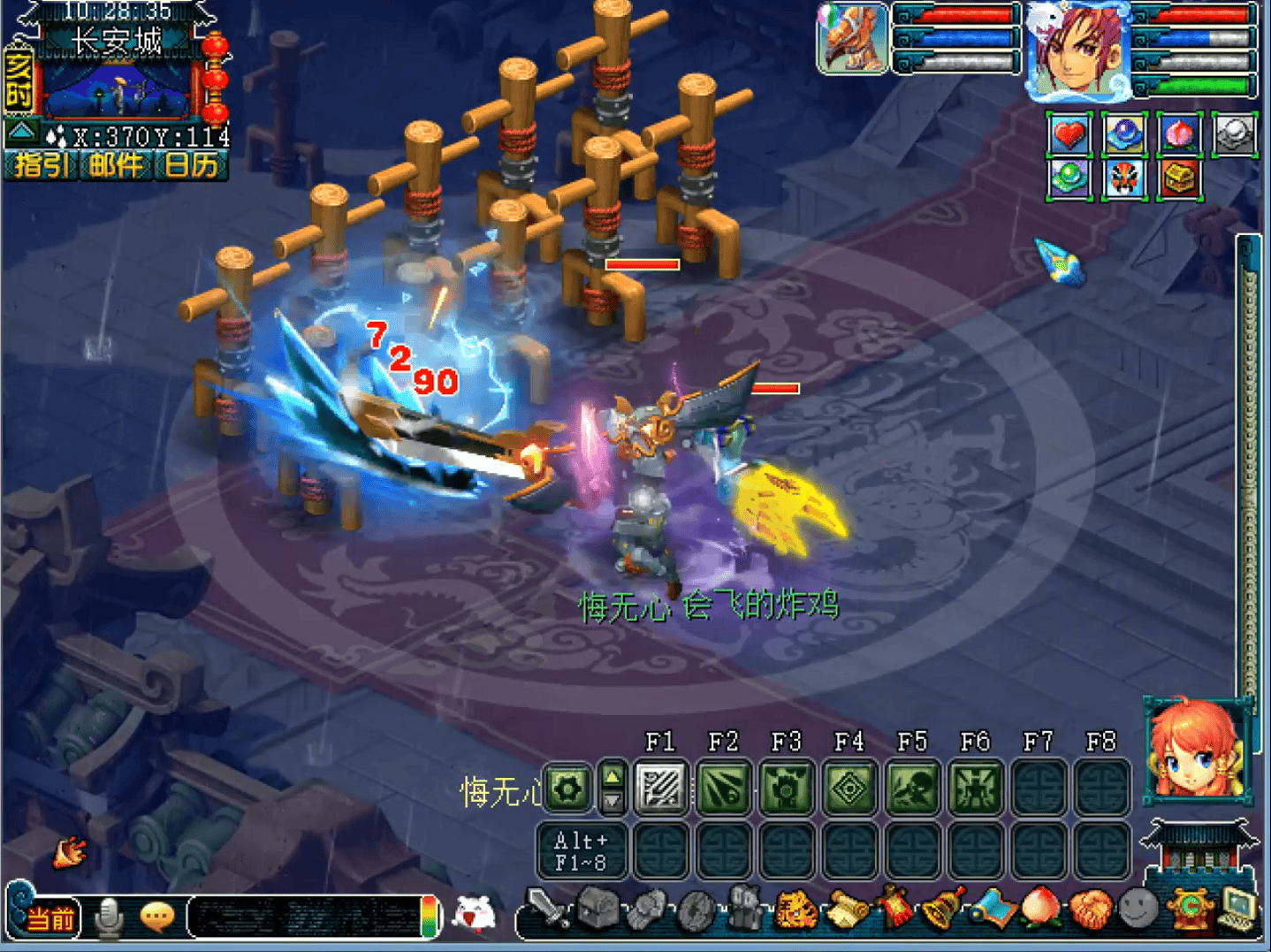Click the red heart buff icon
Screen dimensions: 1271x952
1069,135
